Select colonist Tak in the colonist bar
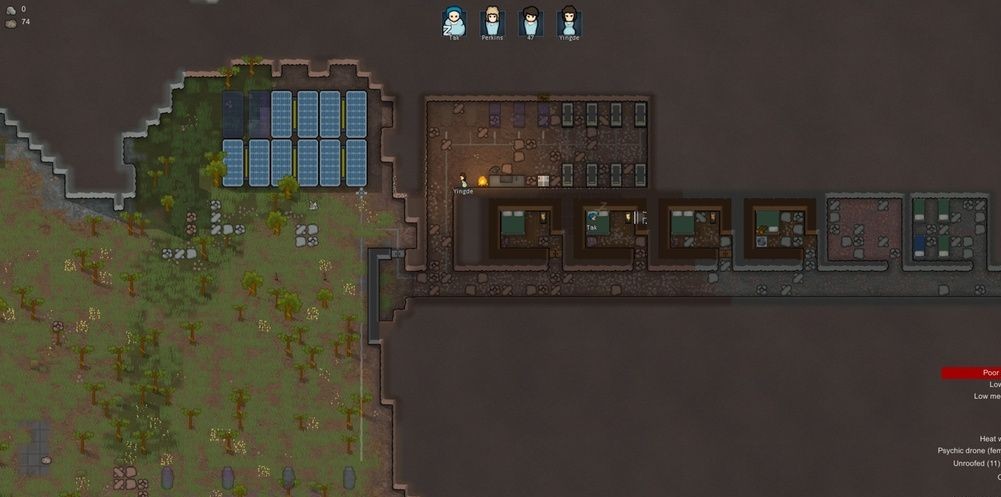The height and width of the screenshot is (497, 1001). point(454,21)
